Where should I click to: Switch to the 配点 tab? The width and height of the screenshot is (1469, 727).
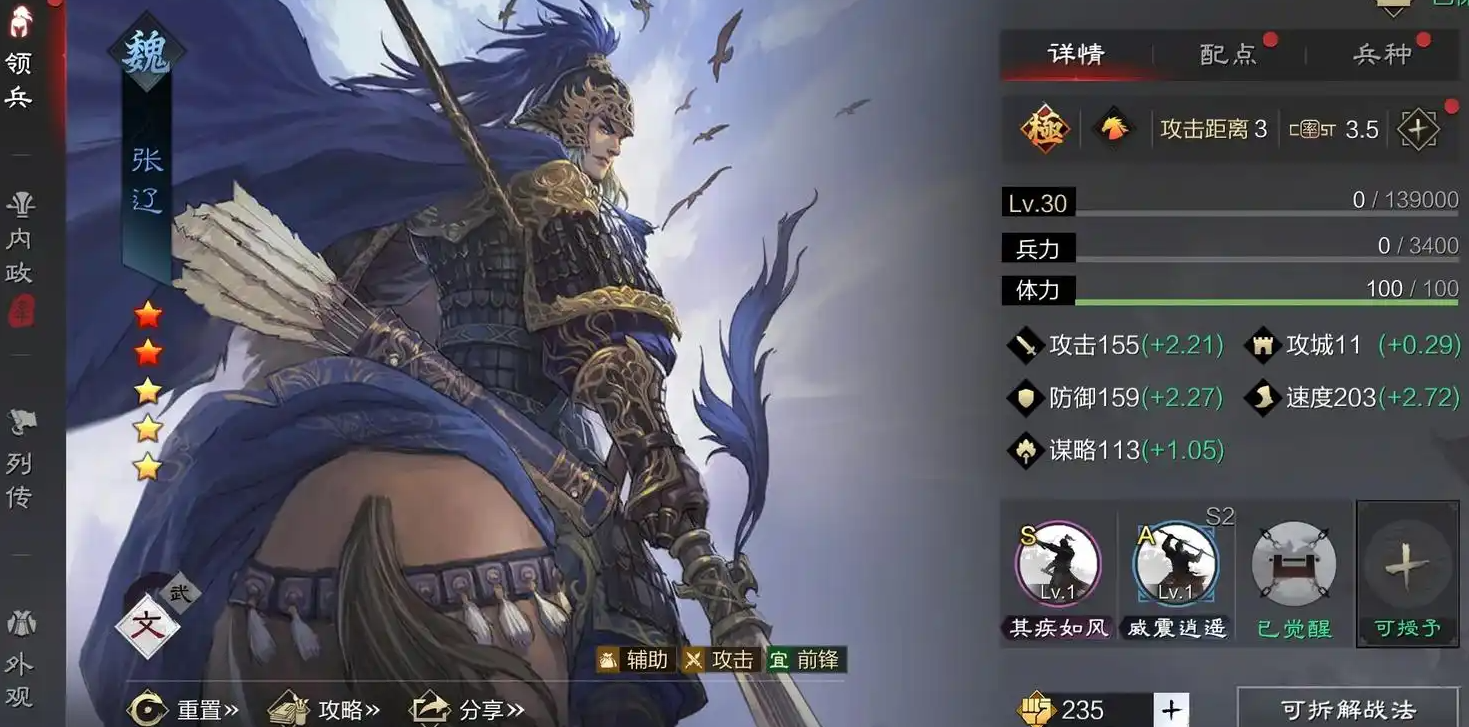click(x=1229, y=54)
